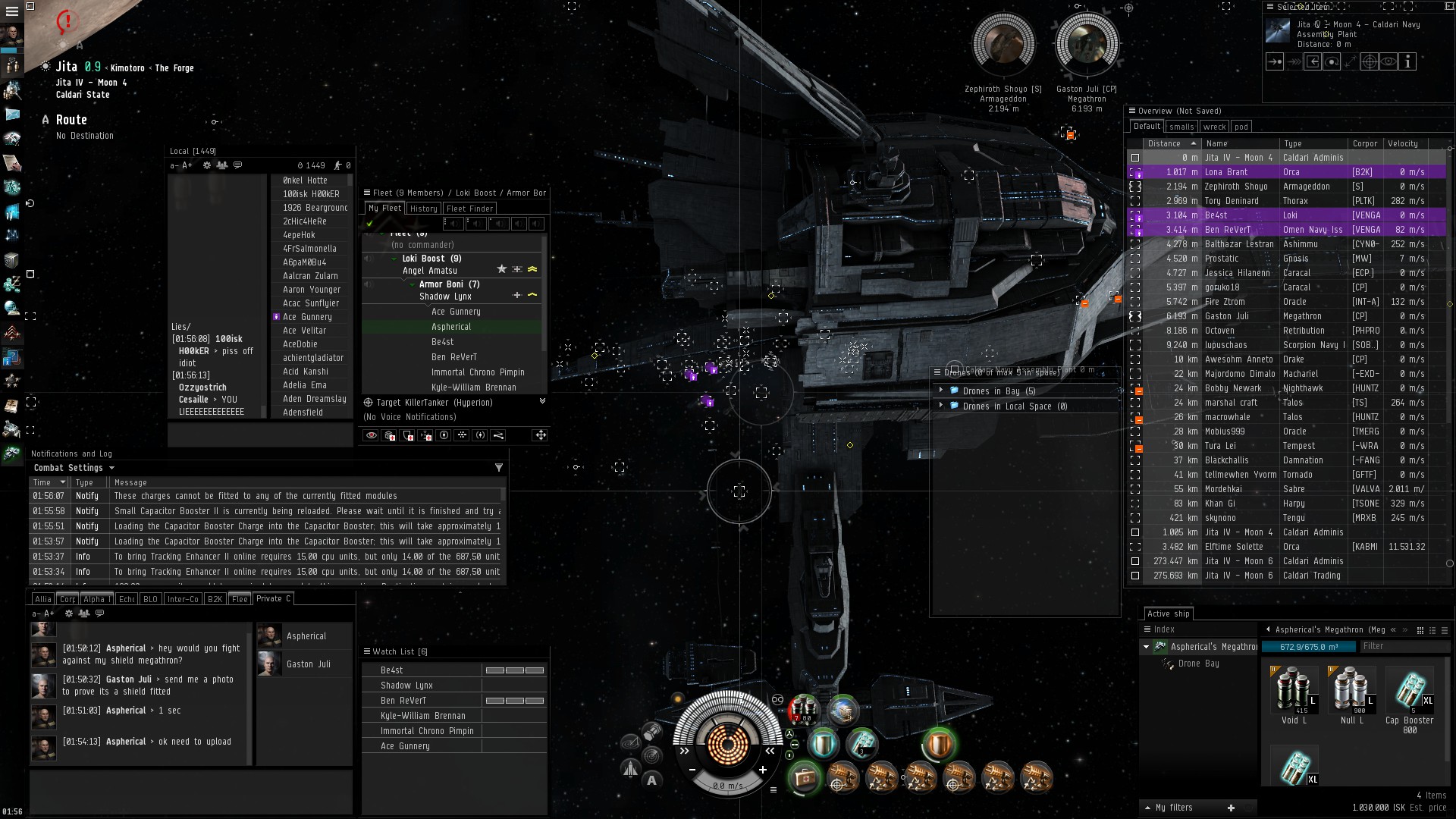Open the Neocom hamburger menu
This screenshot has width=1456, height=819.
click(x=11, y=12)
